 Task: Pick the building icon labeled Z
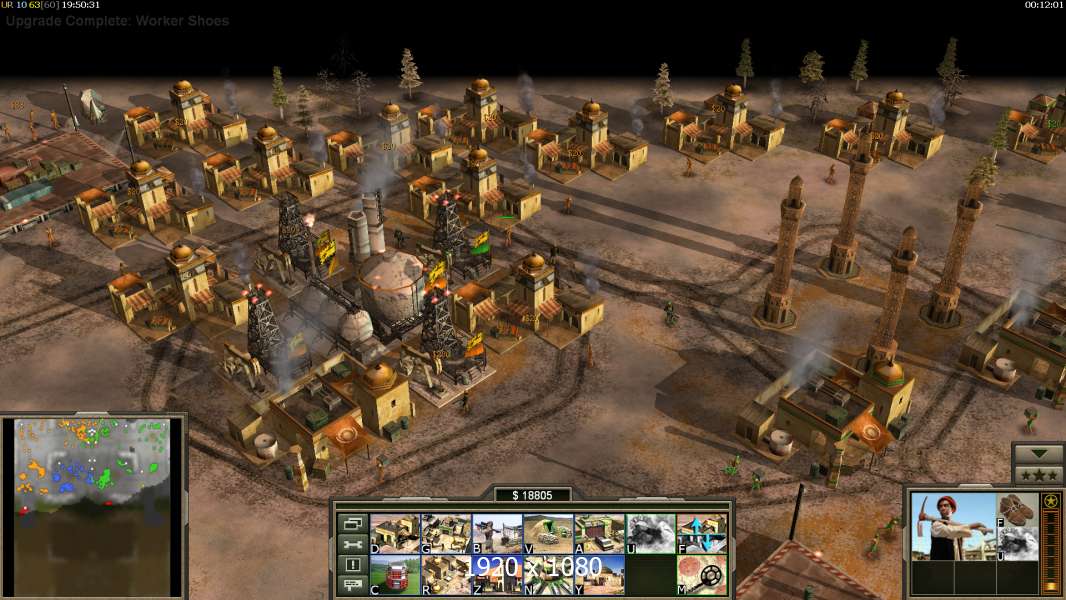pos(497,575)
